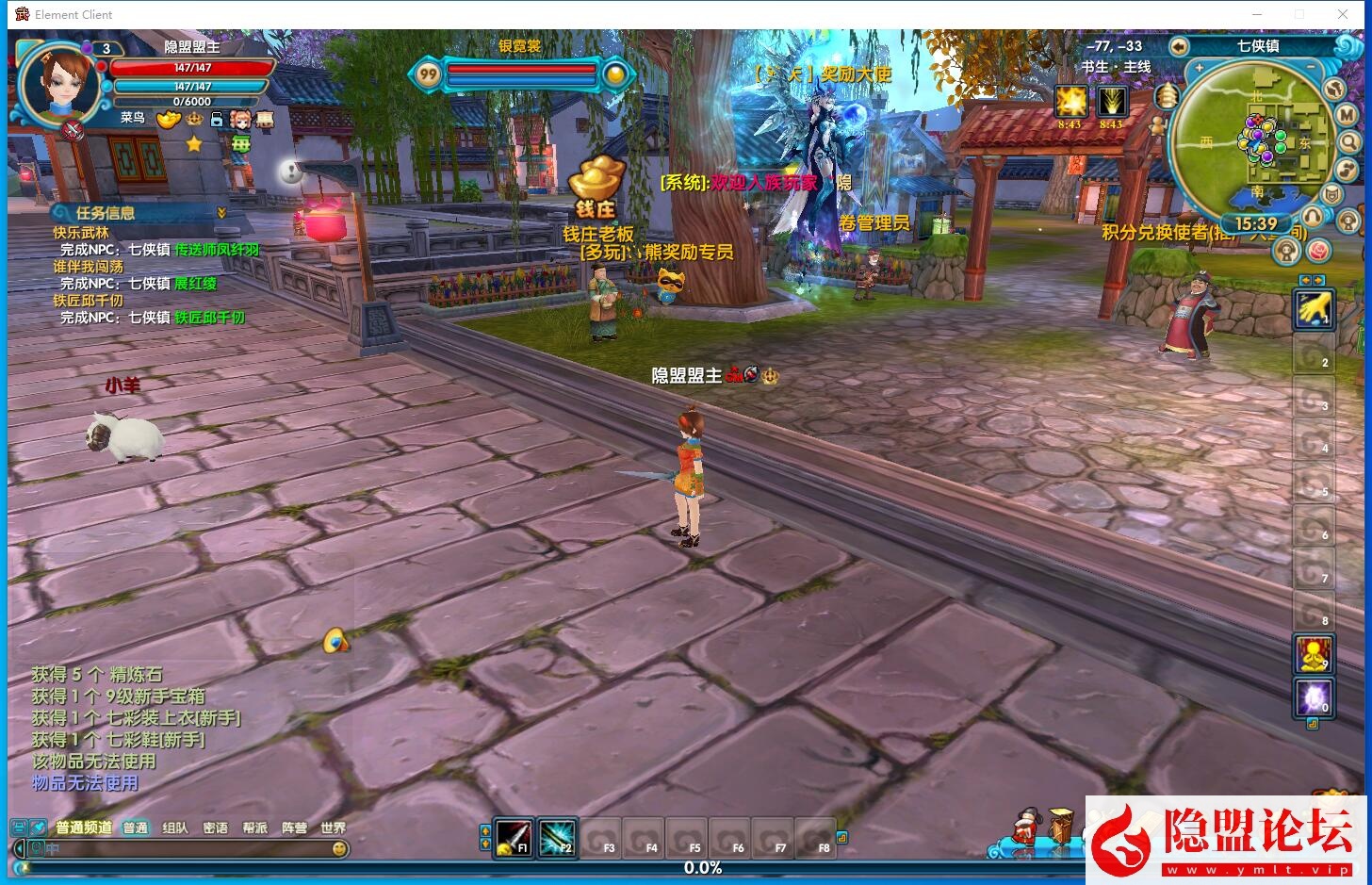Image resolution: width=1372 pixels, height=885 pixels.
Task: Switch chat to the 世界 channel
Action: (x=333, y=828)
